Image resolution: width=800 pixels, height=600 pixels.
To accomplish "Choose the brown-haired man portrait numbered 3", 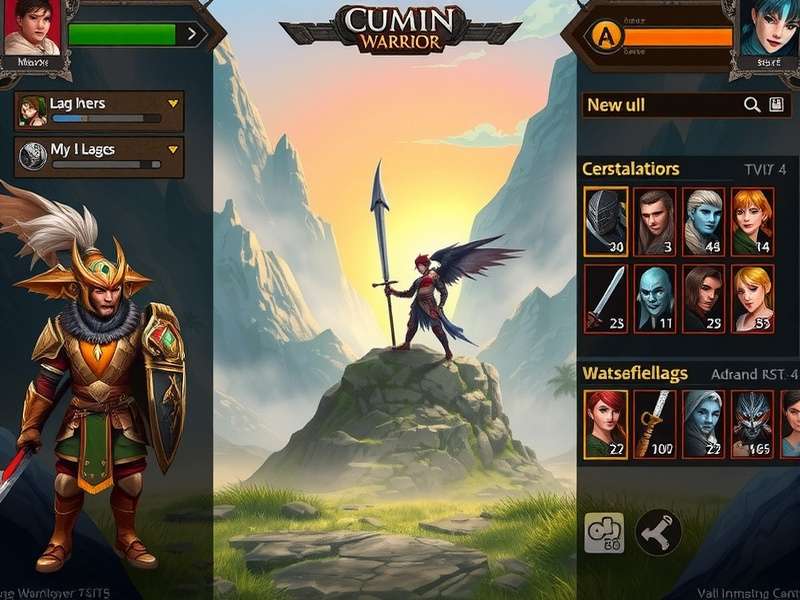I will point(656,222).
